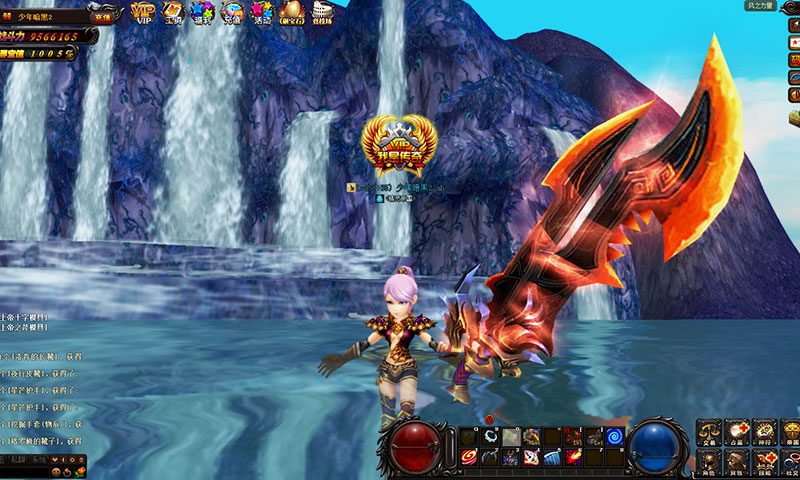The image size is (800, 480).
Task: Open the 活动 events star icon
Action: tap(262, 12)
